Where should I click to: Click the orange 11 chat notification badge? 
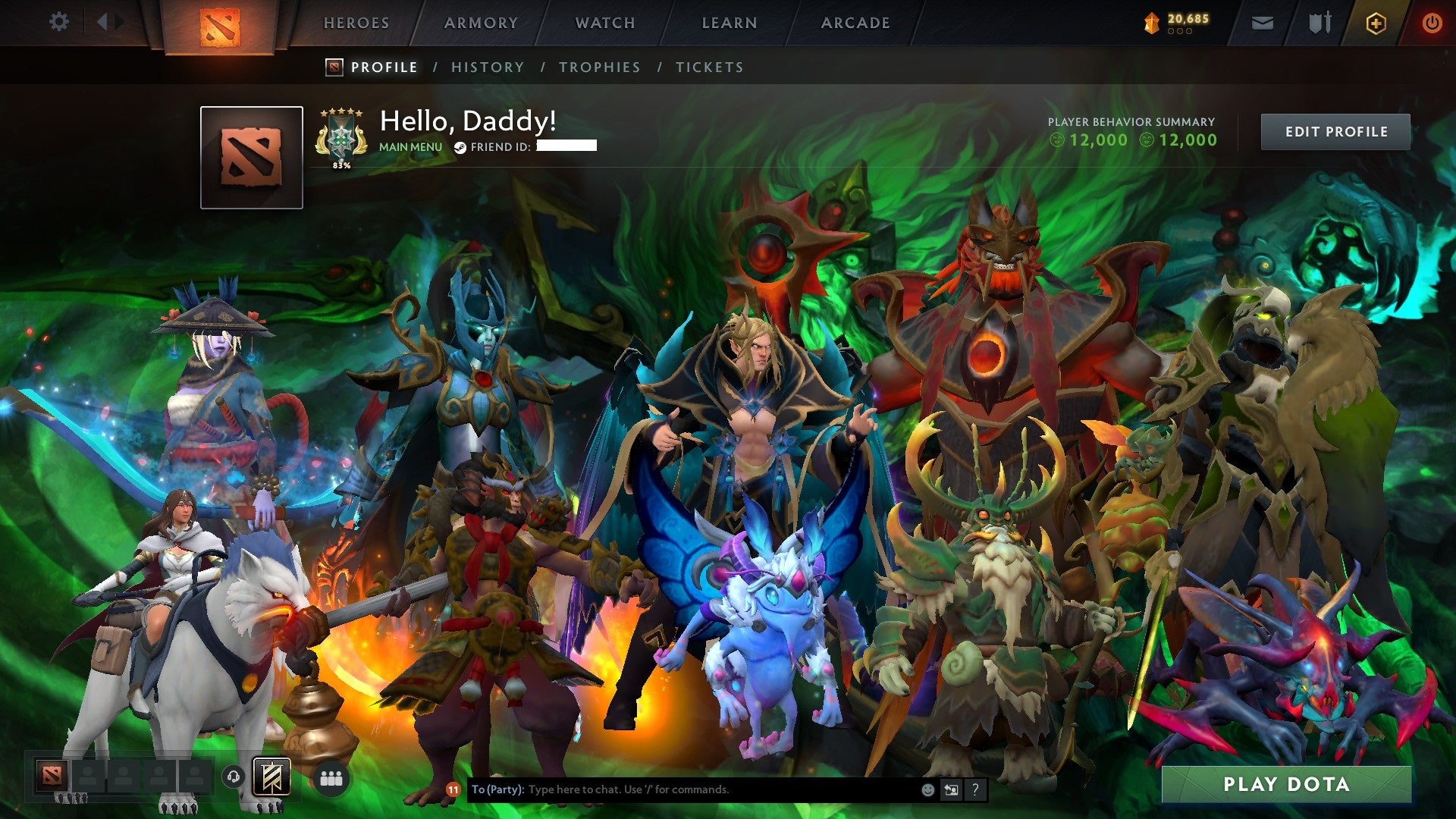(x=453, y=789)
